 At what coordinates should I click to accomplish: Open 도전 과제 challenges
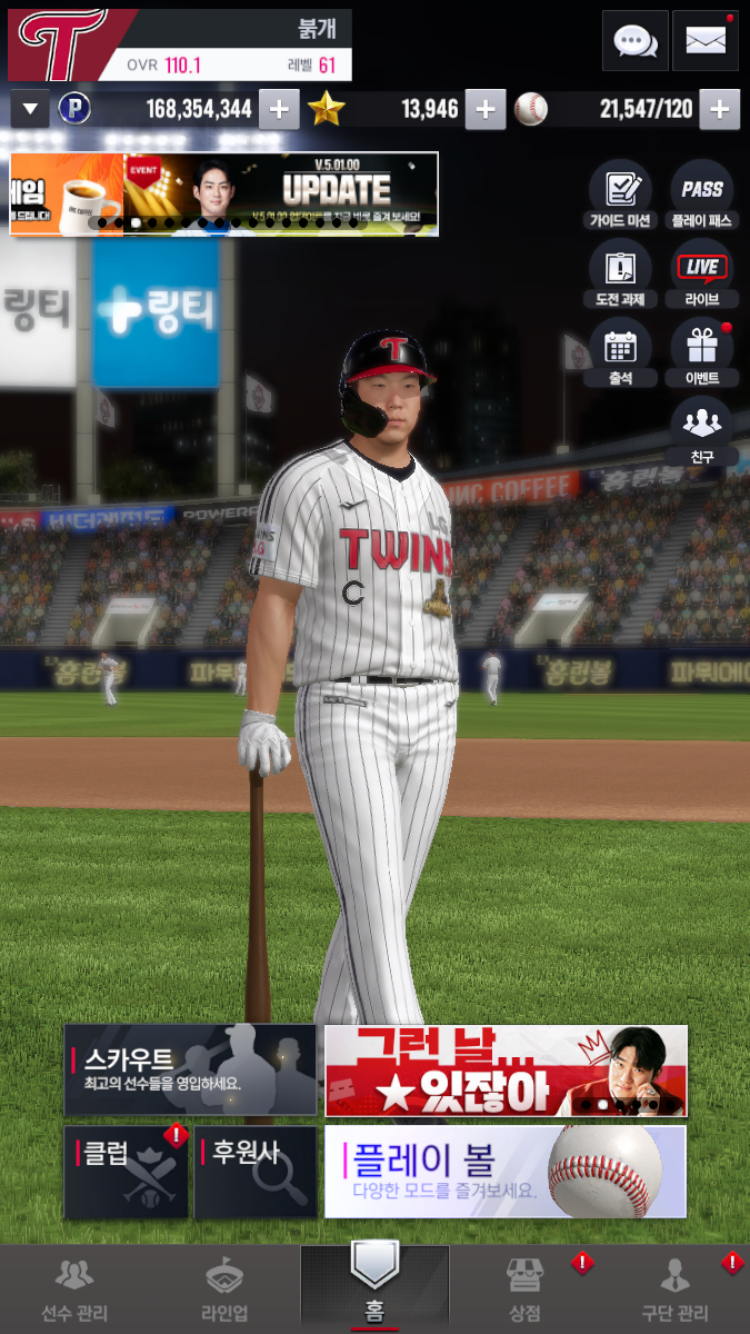pyautogui.click(x=620, y=274)
